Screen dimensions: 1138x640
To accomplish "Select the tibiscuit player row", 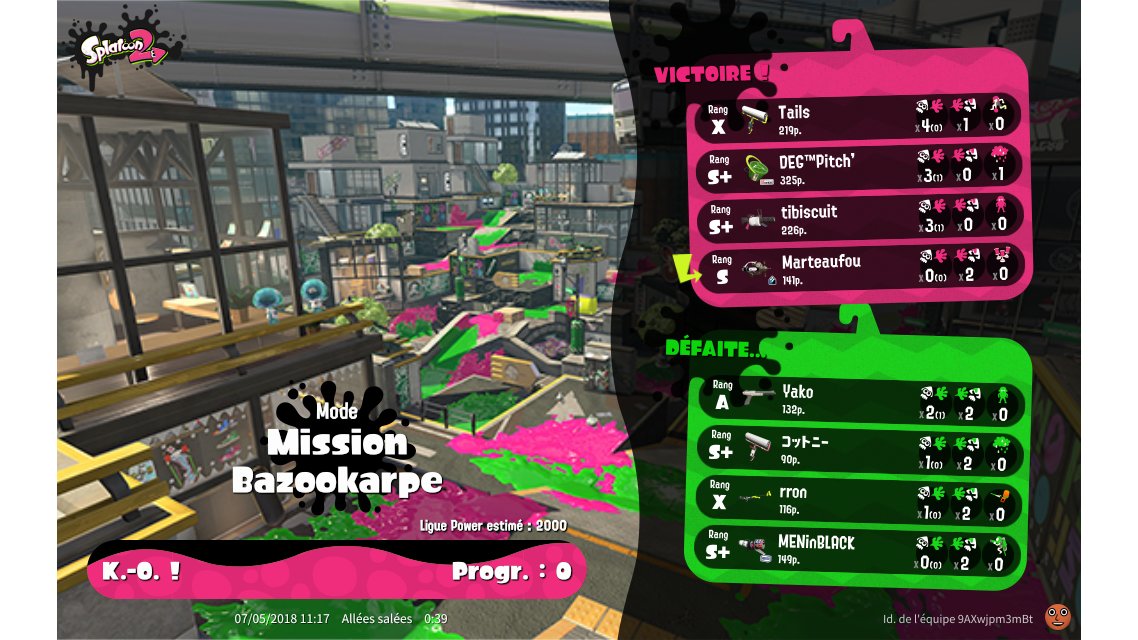I will pos(858,218).
